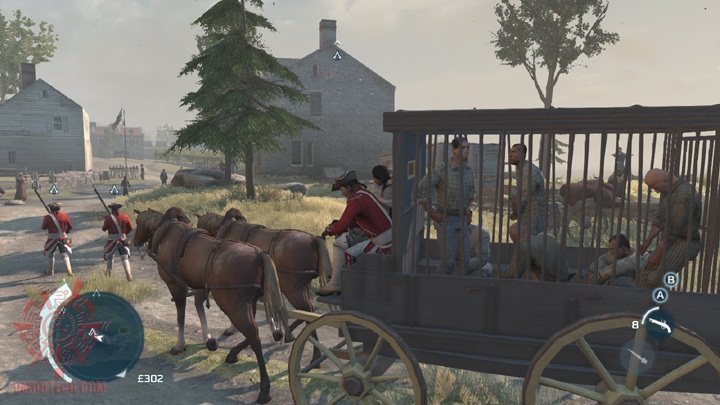720x405 pixels.
Task: Select the hidden blade icon
Action: pos(636,356)
